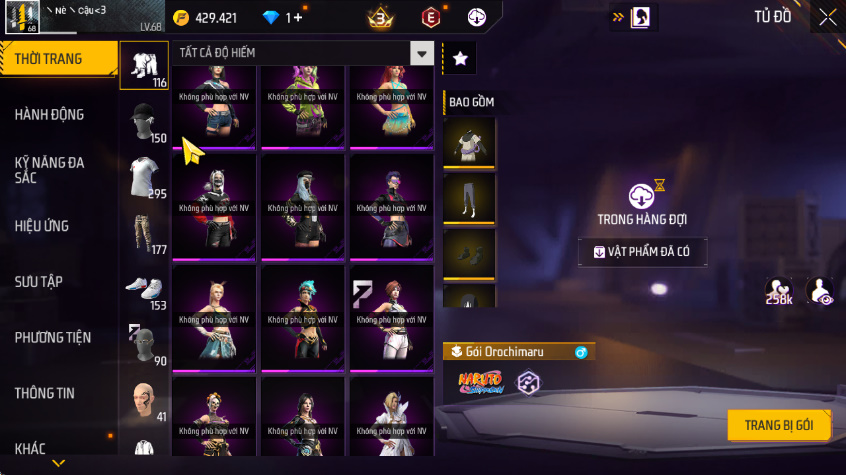Switch to Phương Tiện category
The width and height of the screenshot is (846, 475).
tap(50, 338)
